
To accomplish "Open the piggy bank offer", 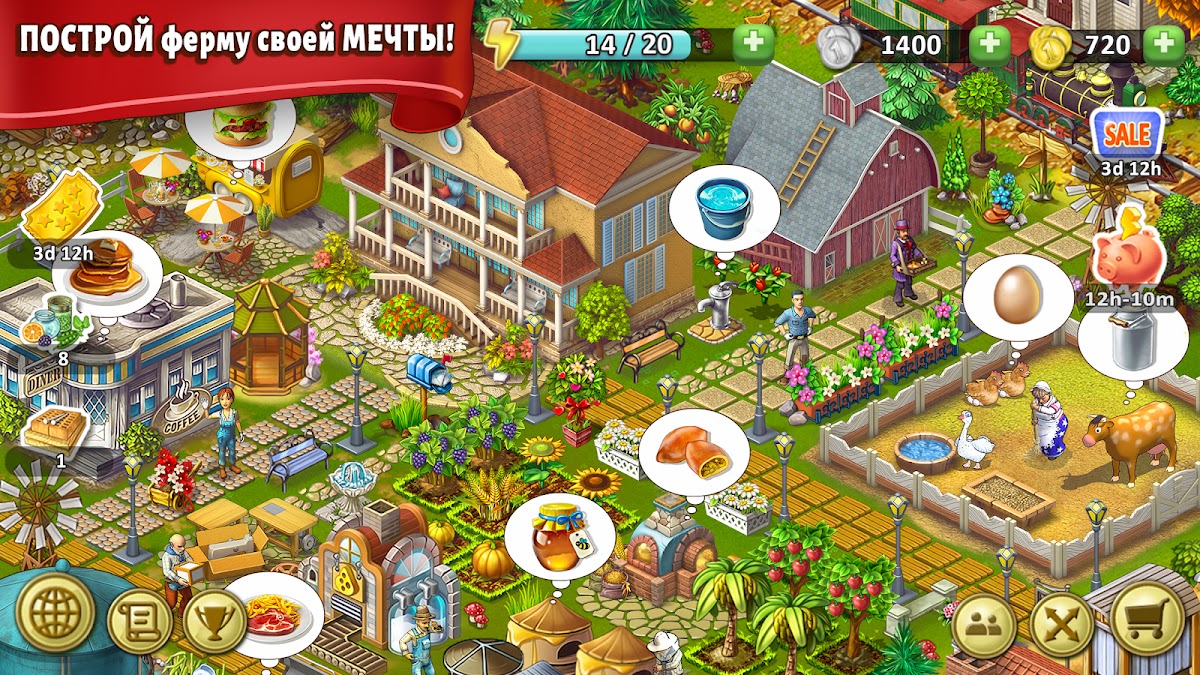I will coord(1127,253).
